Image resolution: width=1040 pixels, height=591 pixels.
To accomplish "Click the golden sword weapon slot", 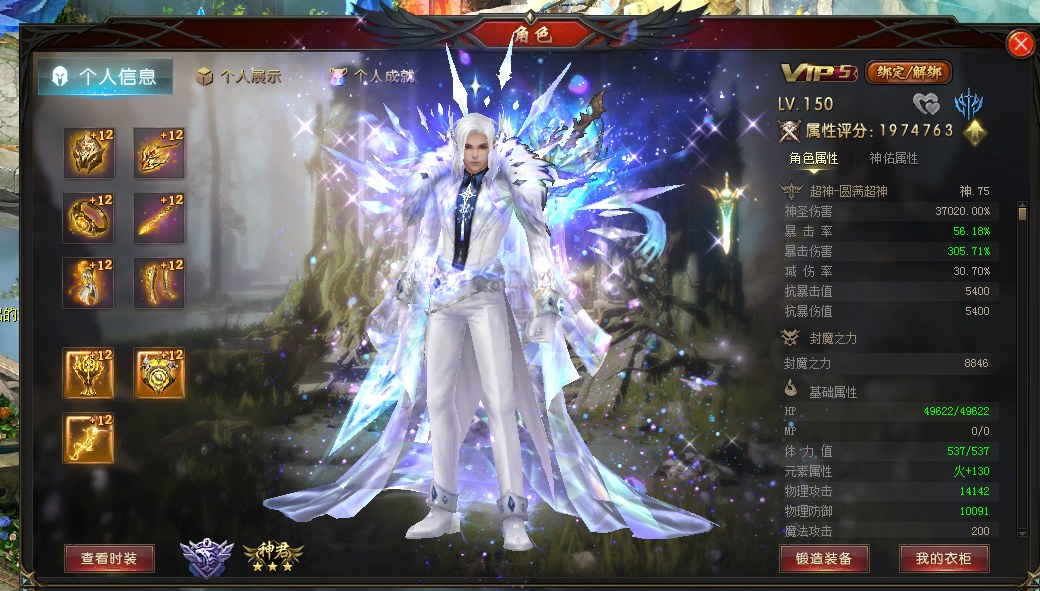I will coord(159,218).
